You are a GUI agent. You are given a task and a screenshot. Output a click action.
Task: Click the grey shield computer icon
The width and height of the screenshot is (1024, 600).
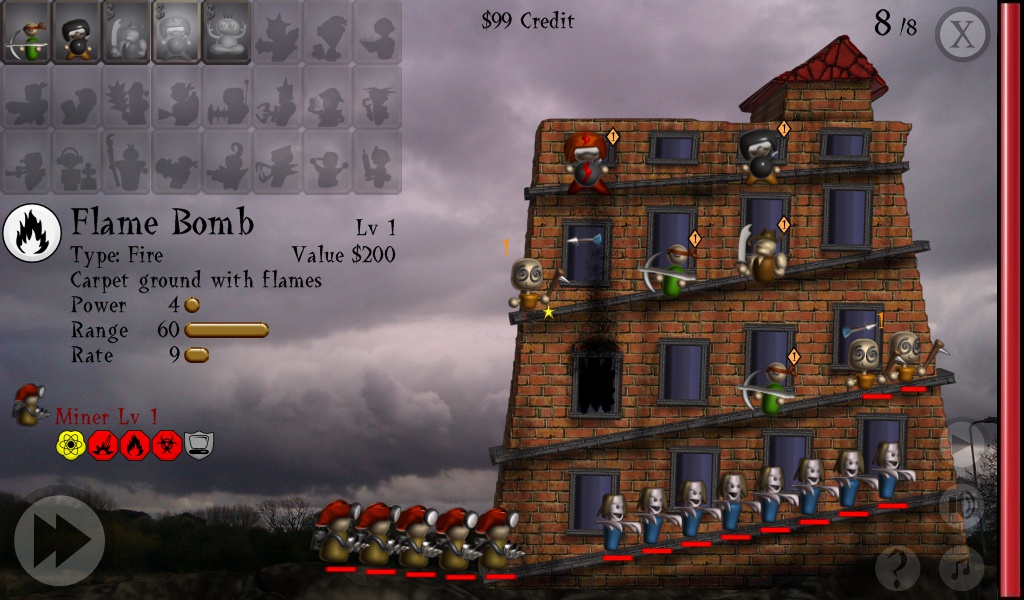click(199, 445)
